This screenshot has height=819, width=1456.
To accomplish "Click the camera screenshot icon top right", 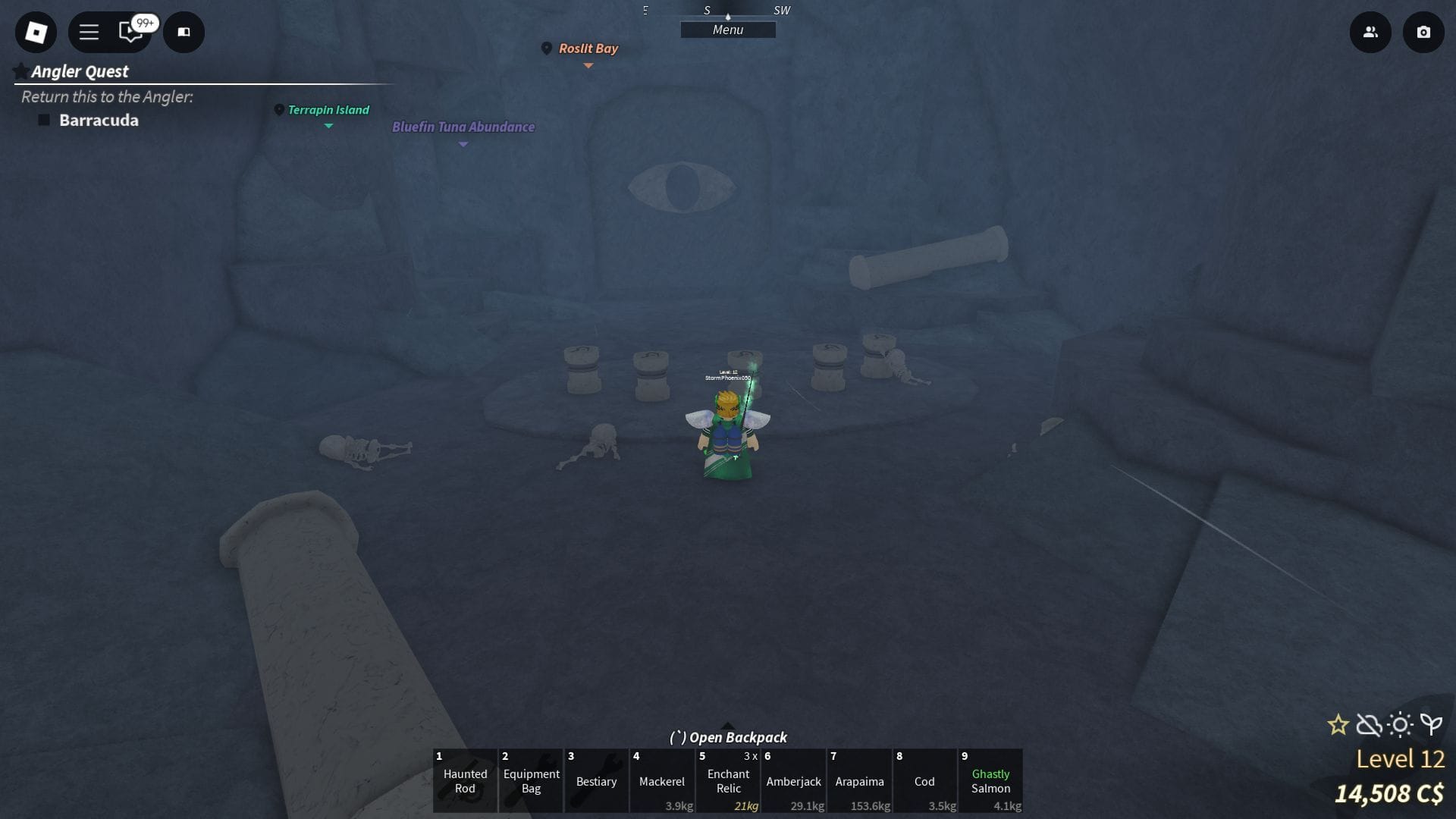I will pyautogui.click(x=1424, y=33).
